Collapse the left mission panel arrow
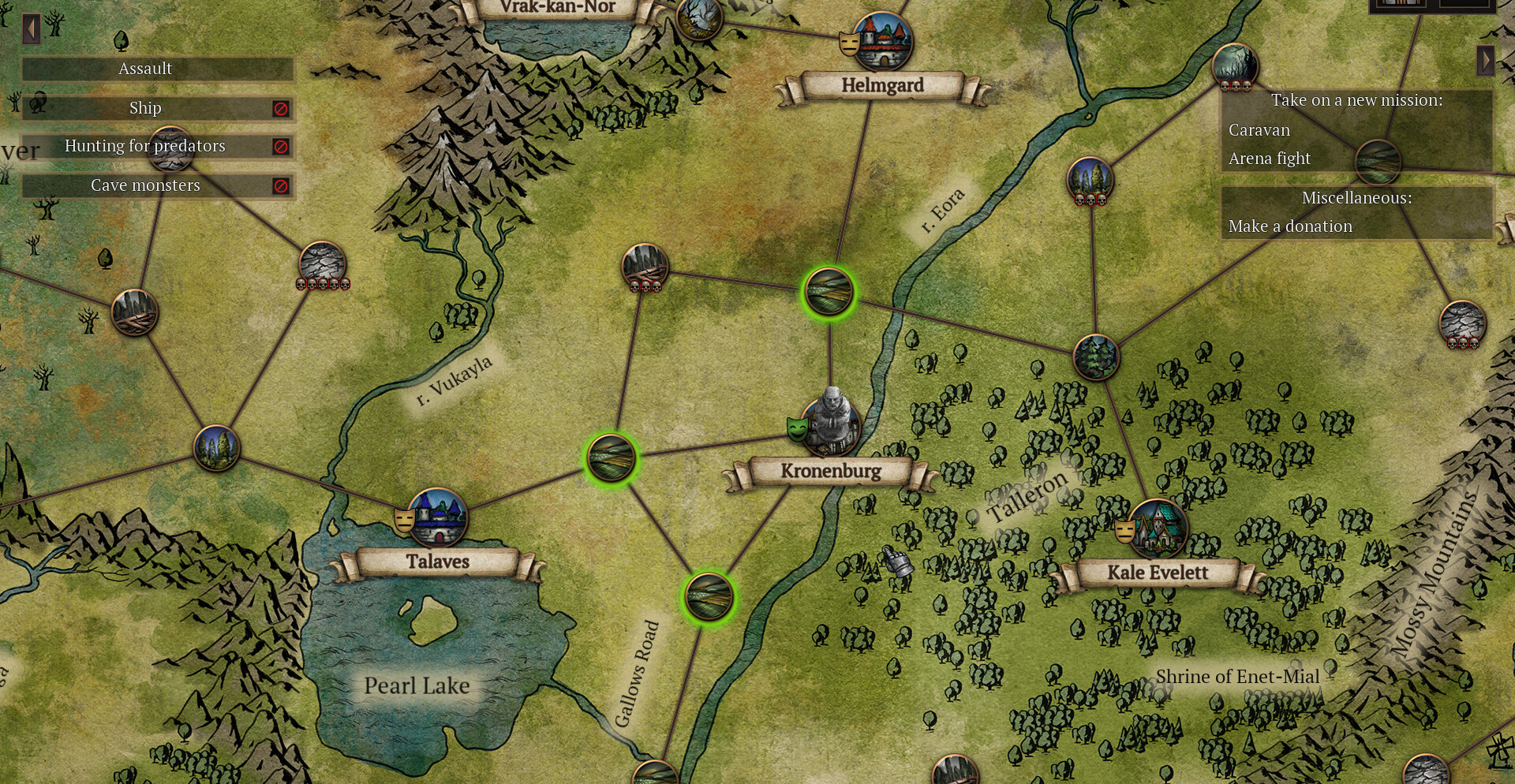This screenshot has height=784, width=1515. [31, 30]
